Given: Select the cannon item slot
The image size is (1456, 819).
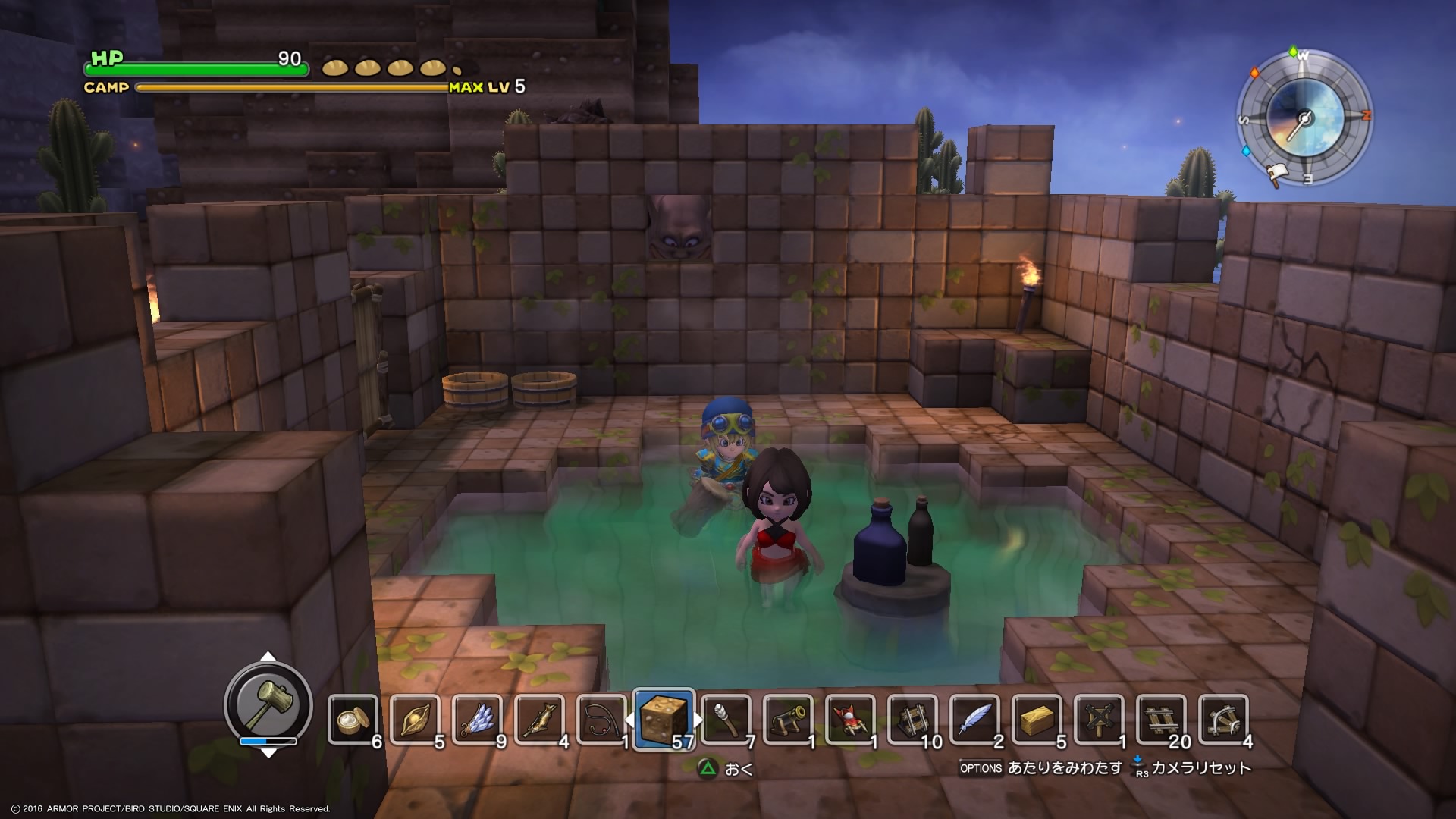Looking at the screenshot, I should point(788,719).
